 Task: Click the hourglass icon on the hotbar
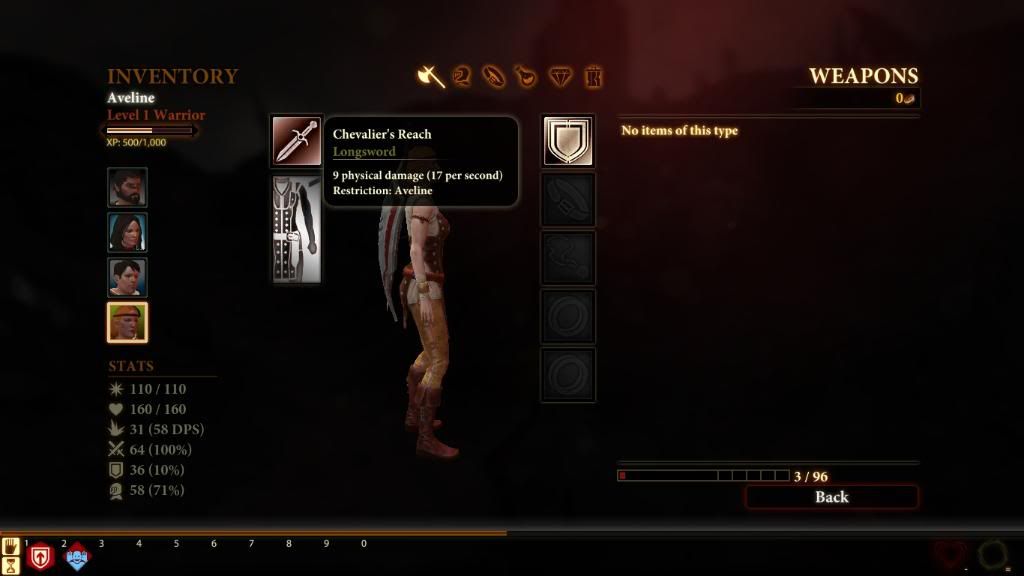point(11,566)
